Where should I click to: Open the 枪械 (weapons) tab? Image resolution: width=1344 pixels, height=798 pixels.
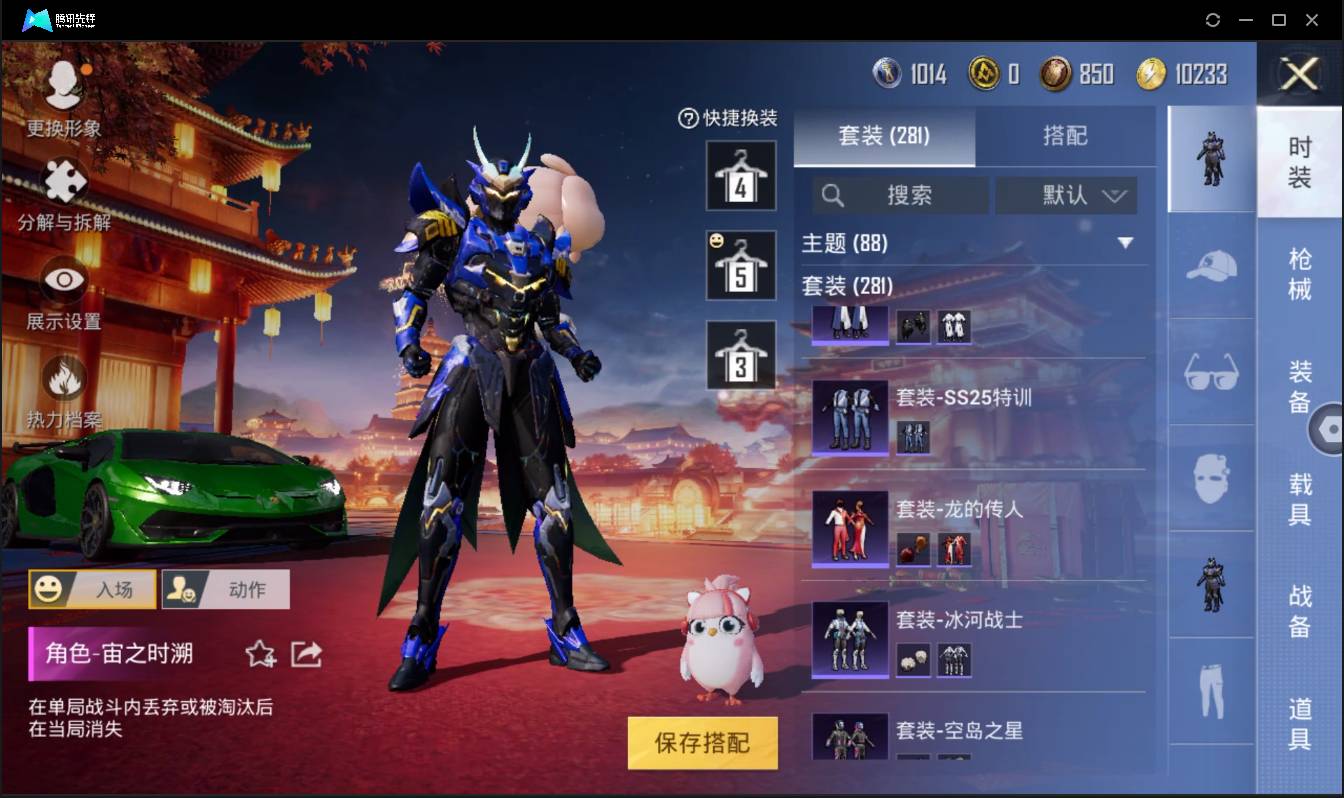pos(1301,273)
